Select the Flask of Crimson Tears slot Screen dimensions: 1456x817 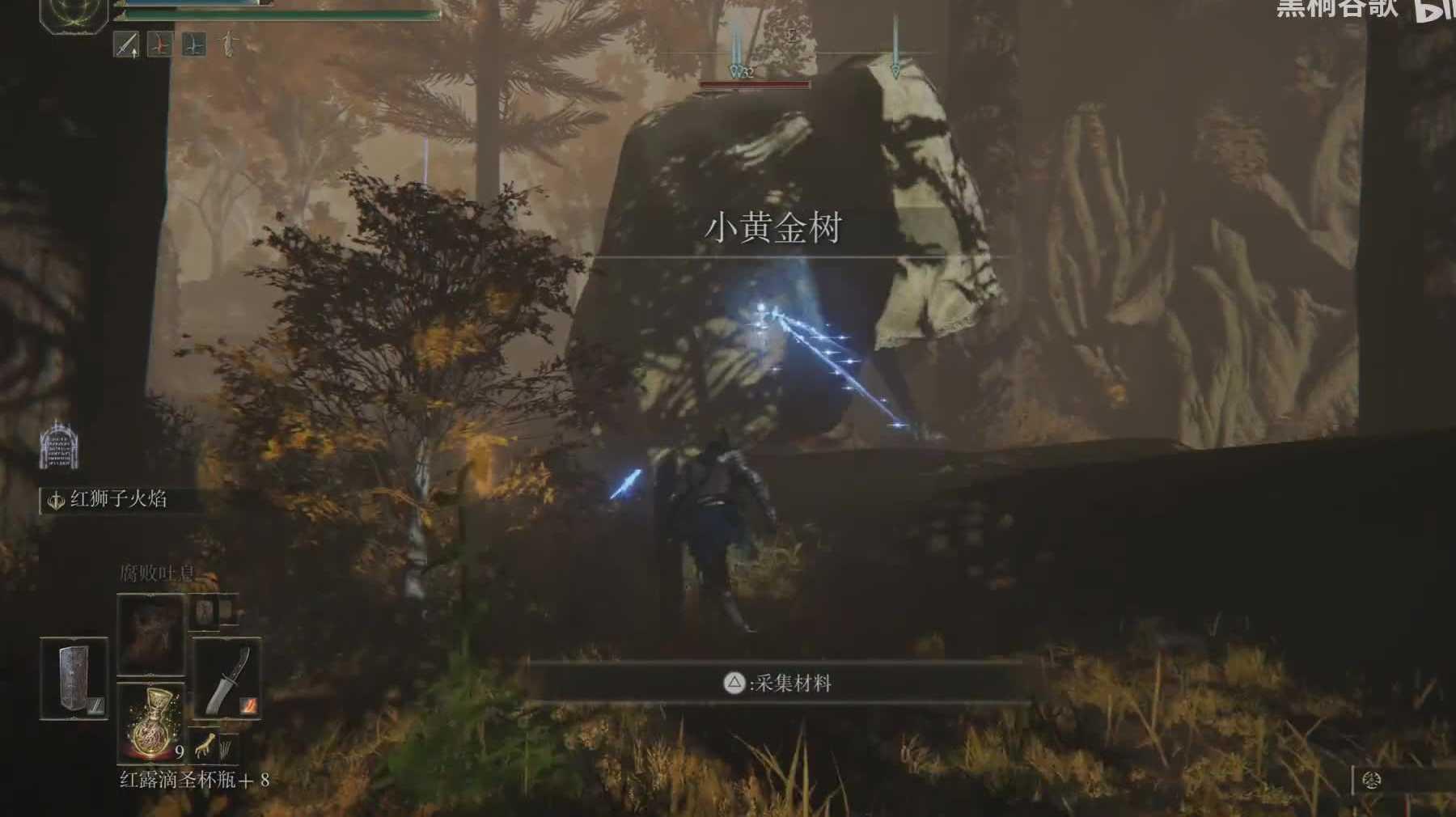(151, 722)
